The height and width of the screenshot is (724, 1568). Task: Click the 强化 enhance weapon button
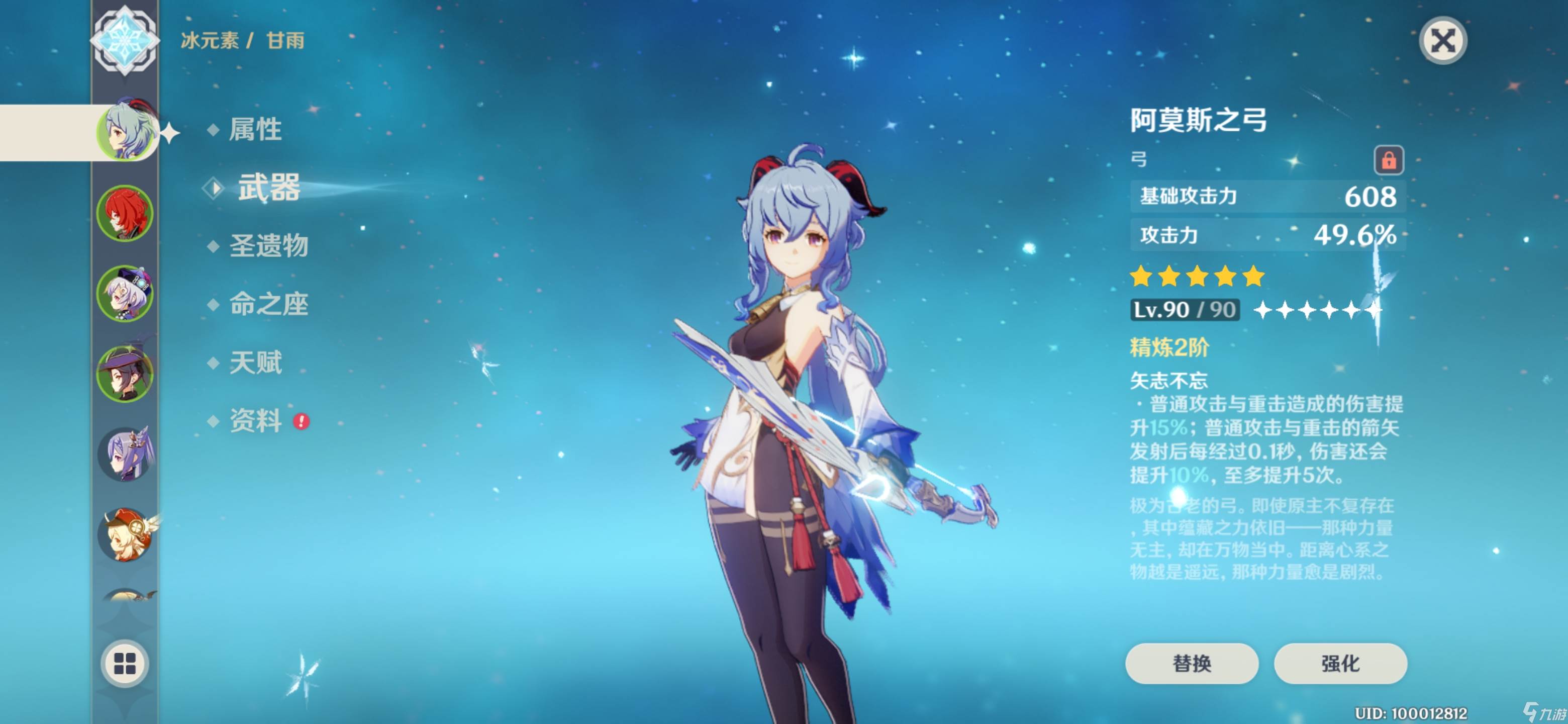pos(1340,663)
